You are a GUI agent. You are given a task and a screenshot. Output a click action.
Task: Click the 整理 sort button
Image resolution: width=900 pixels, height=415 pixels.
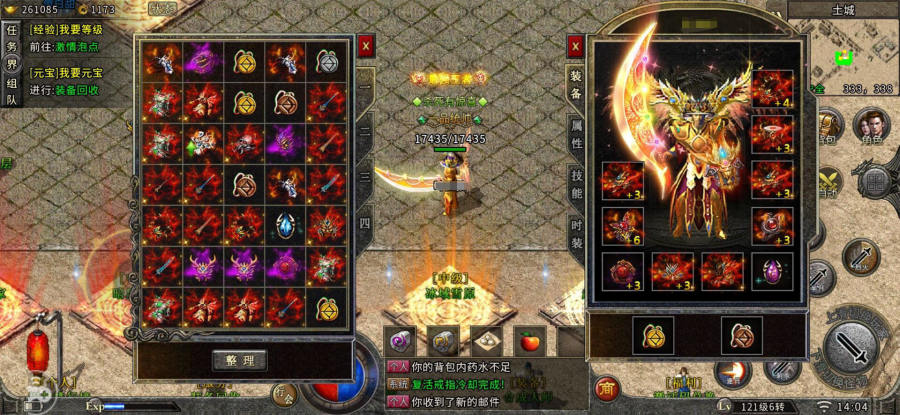(239, 360)
